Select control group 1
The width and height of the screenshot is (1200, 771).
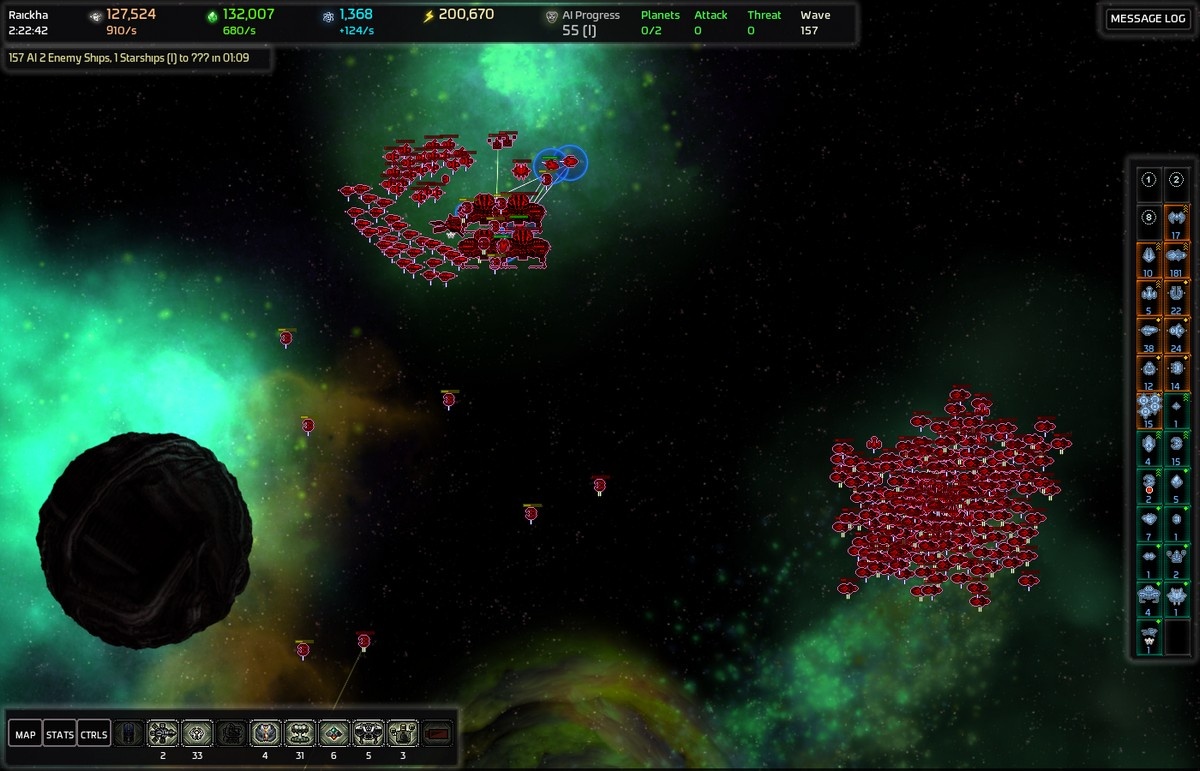[1149, 180]
